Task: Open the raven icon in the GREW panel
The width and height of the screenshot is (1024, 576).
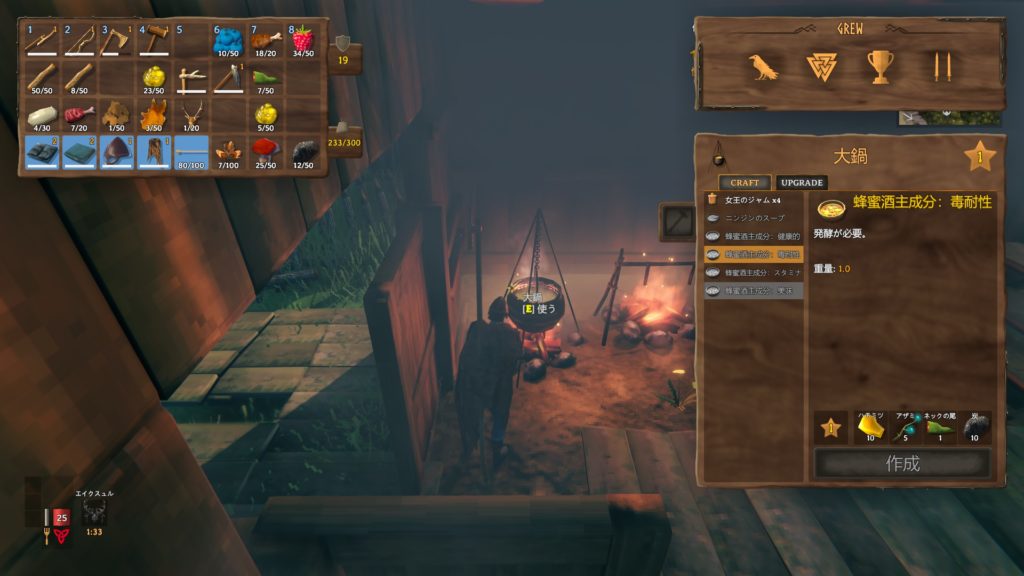Action: (x=763, y=67)
